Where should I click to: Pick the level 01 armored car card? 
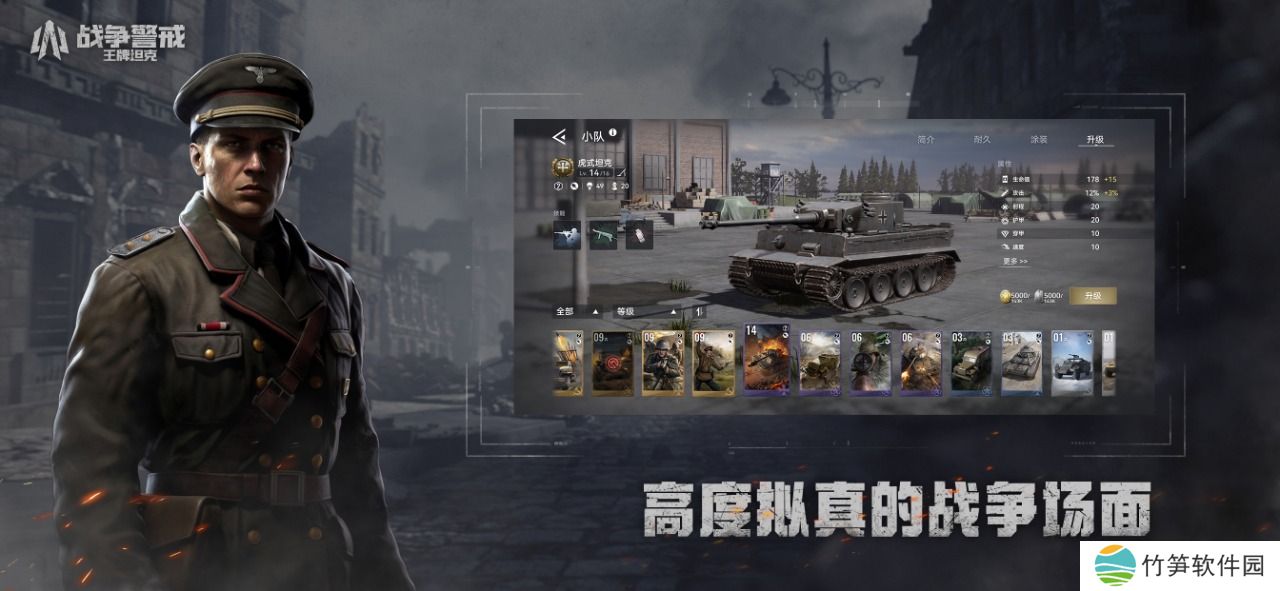(1071, 362)
